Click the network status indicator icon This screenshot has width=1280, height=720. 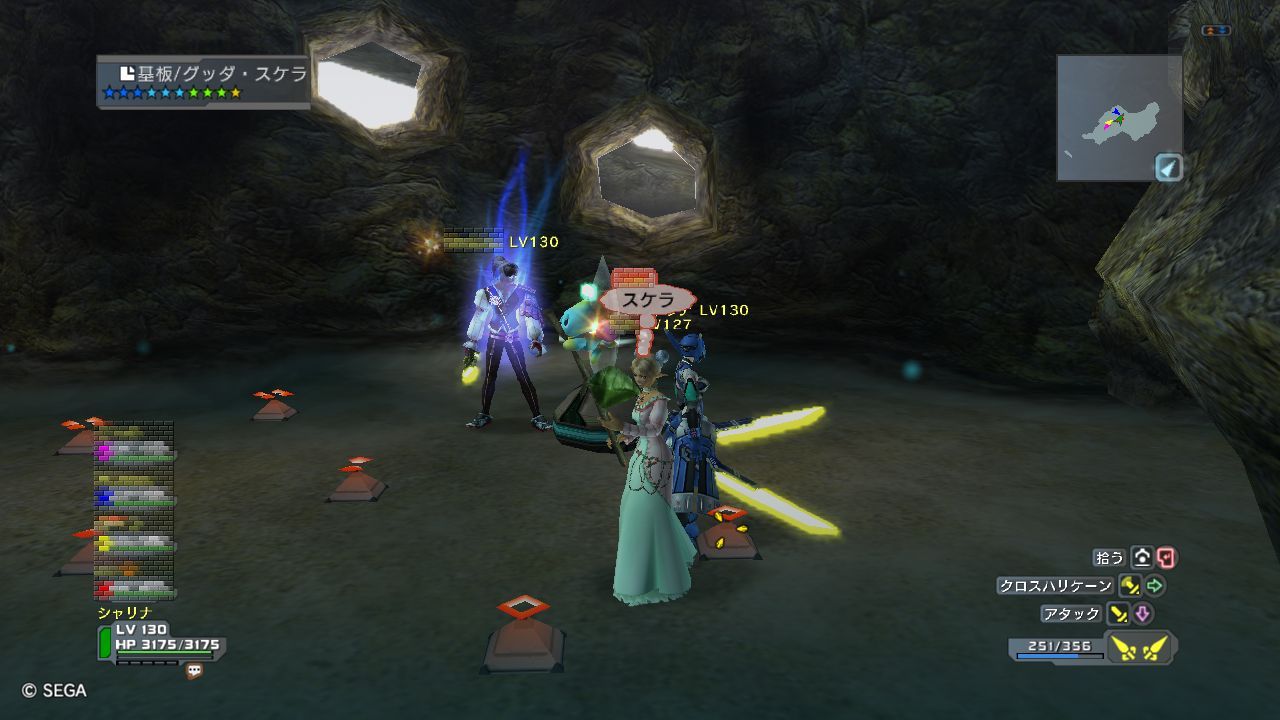(x=1216, y=31)
